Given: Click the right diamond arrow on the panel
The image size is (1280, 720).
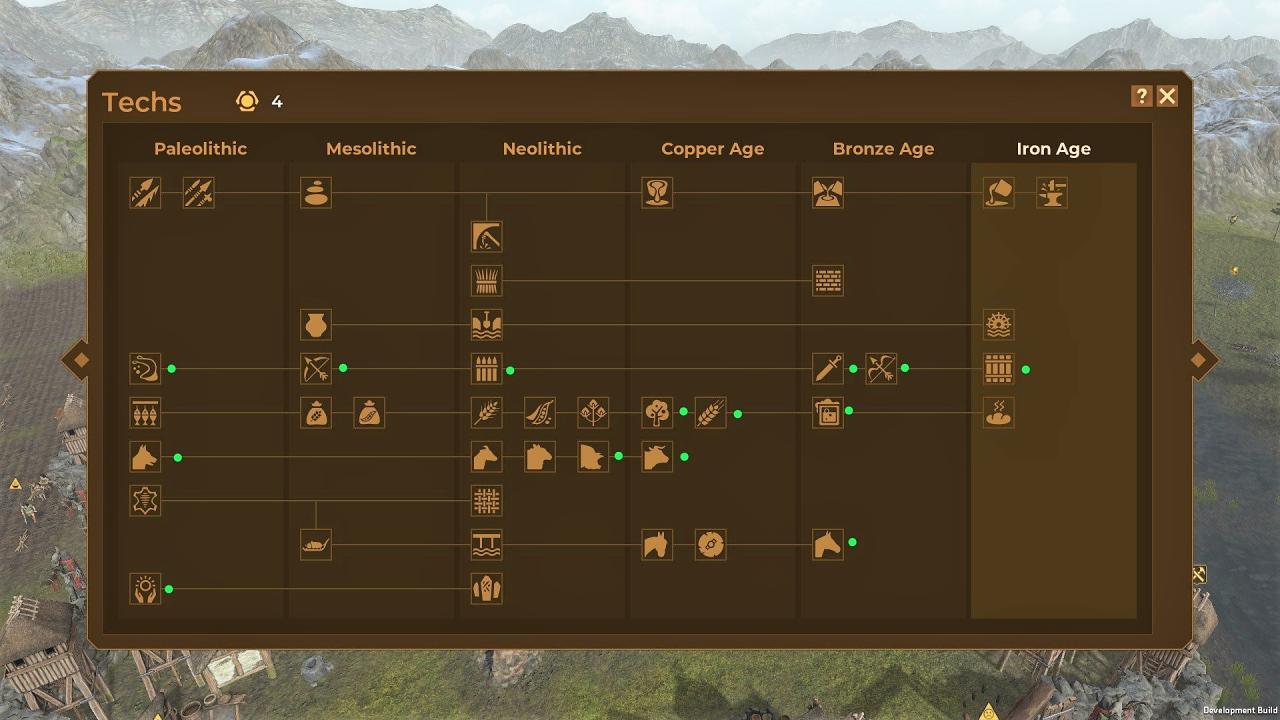Looking at the screenshot, I should coord(1203,360).
